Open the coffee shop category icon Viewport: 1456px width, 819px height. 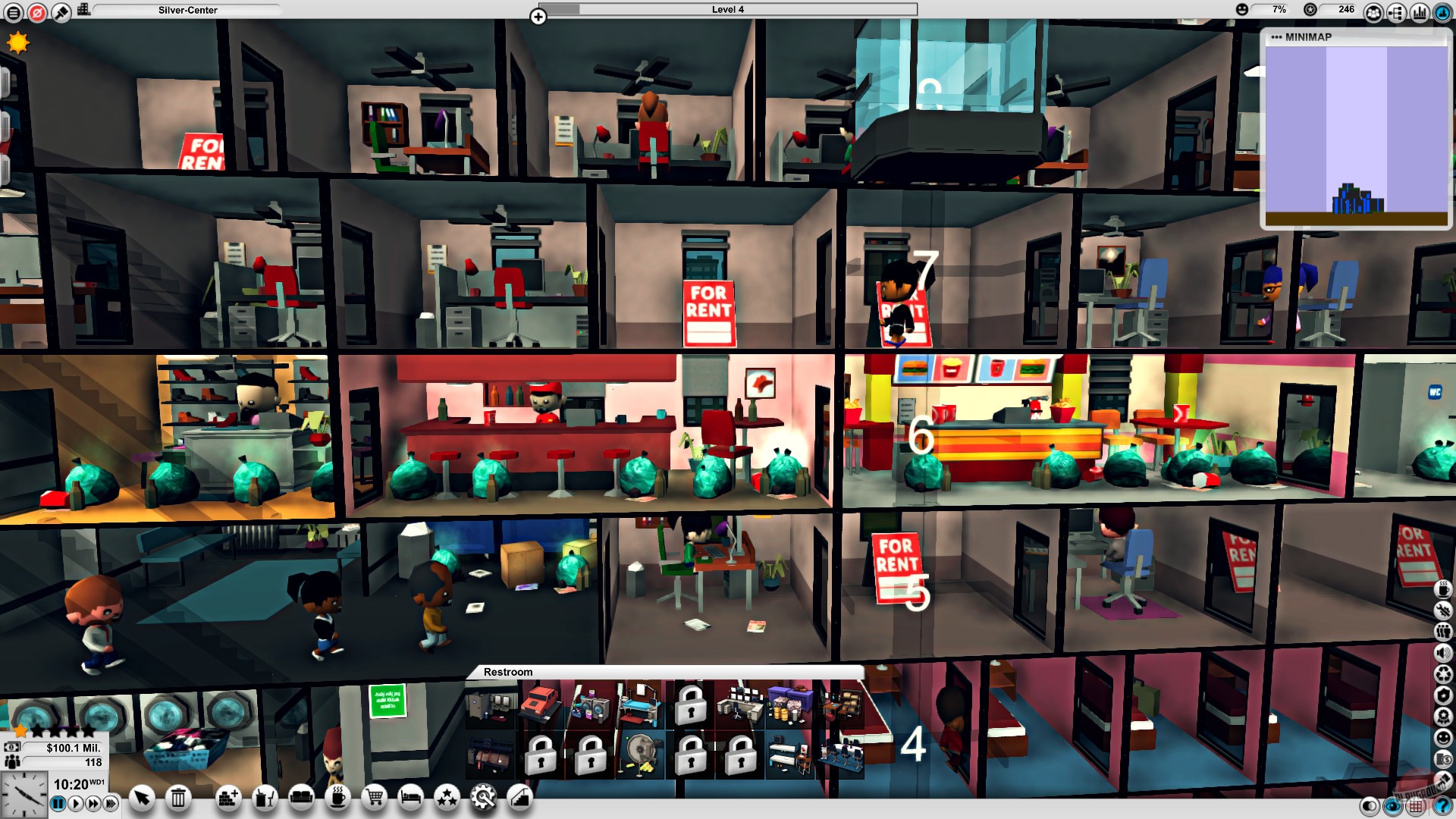[338, 799]
